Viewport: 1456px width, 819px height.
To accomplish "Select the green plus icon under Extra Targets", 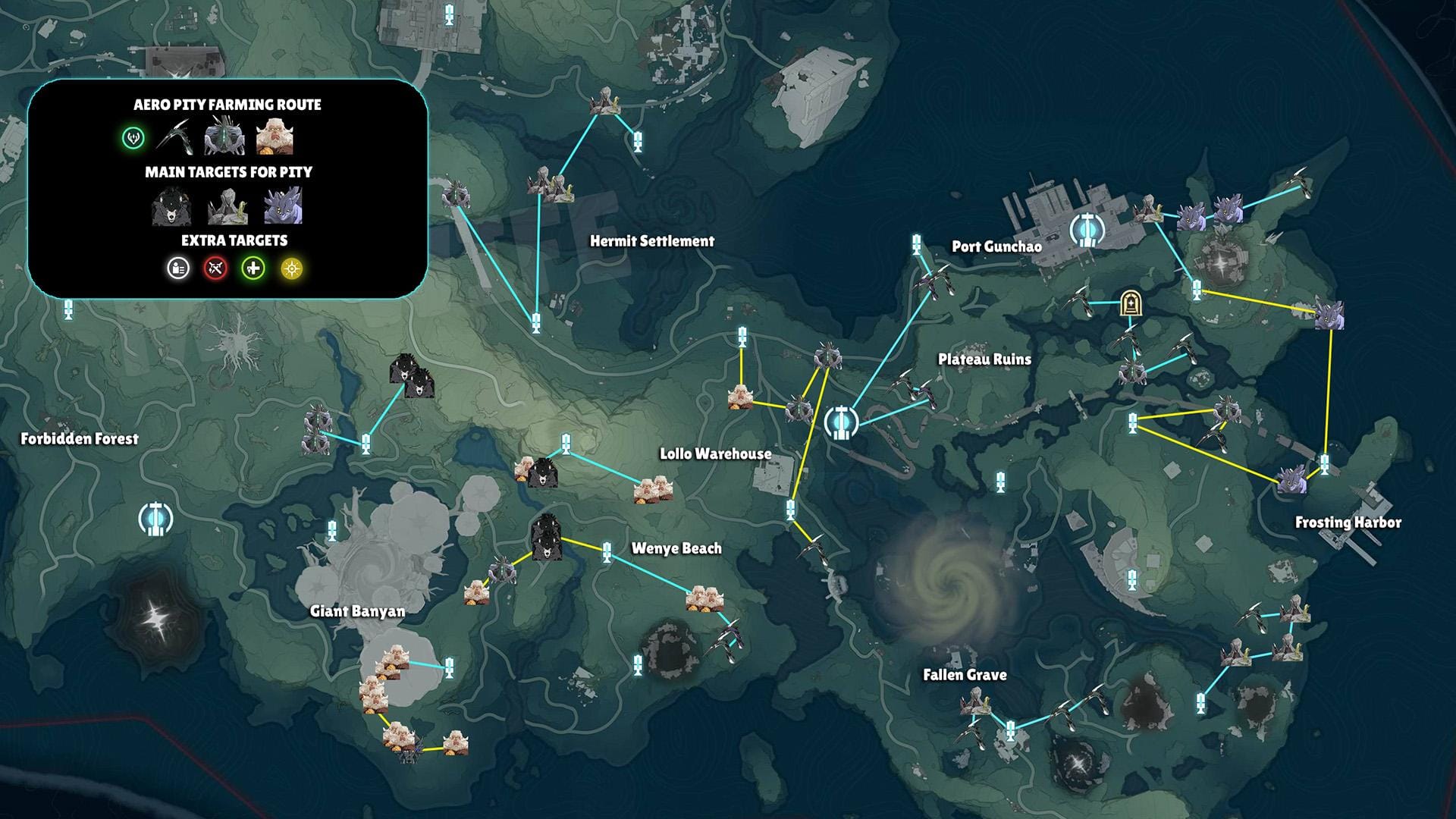I will pos(253,268).
